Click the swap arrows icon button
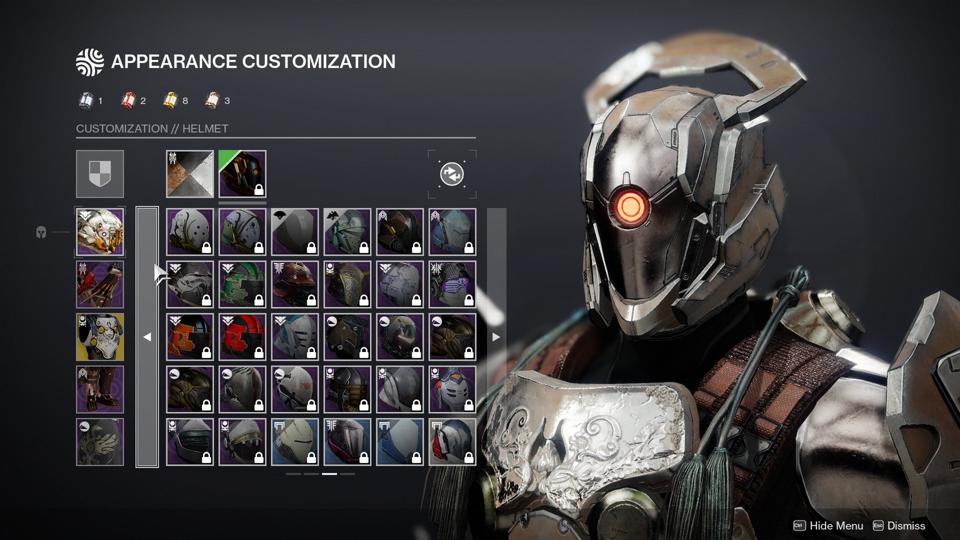The width and height of the screenshot is (960, 540). pos(451,174)
